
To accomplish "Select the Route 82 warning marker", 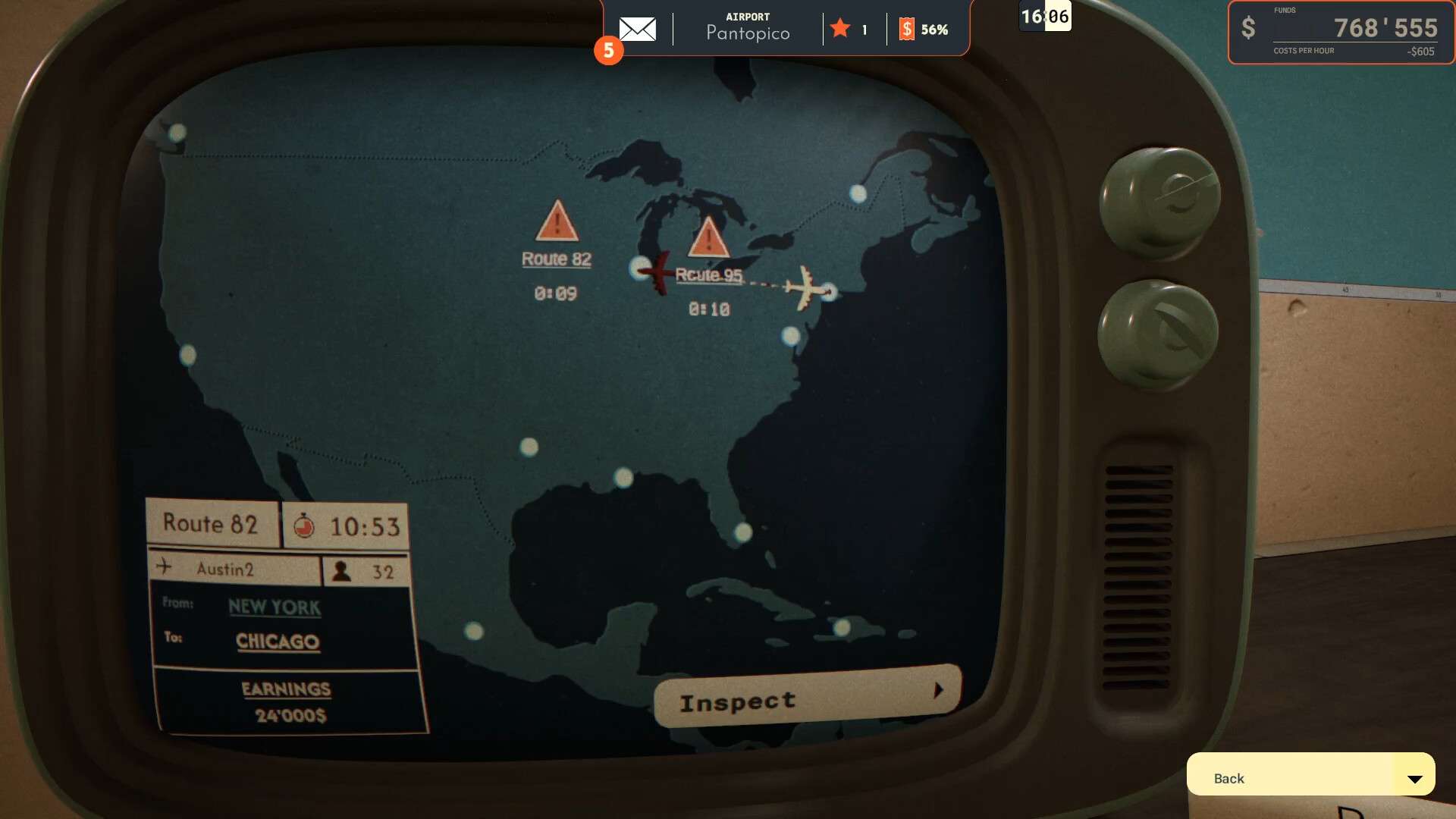I will (557, 221).
